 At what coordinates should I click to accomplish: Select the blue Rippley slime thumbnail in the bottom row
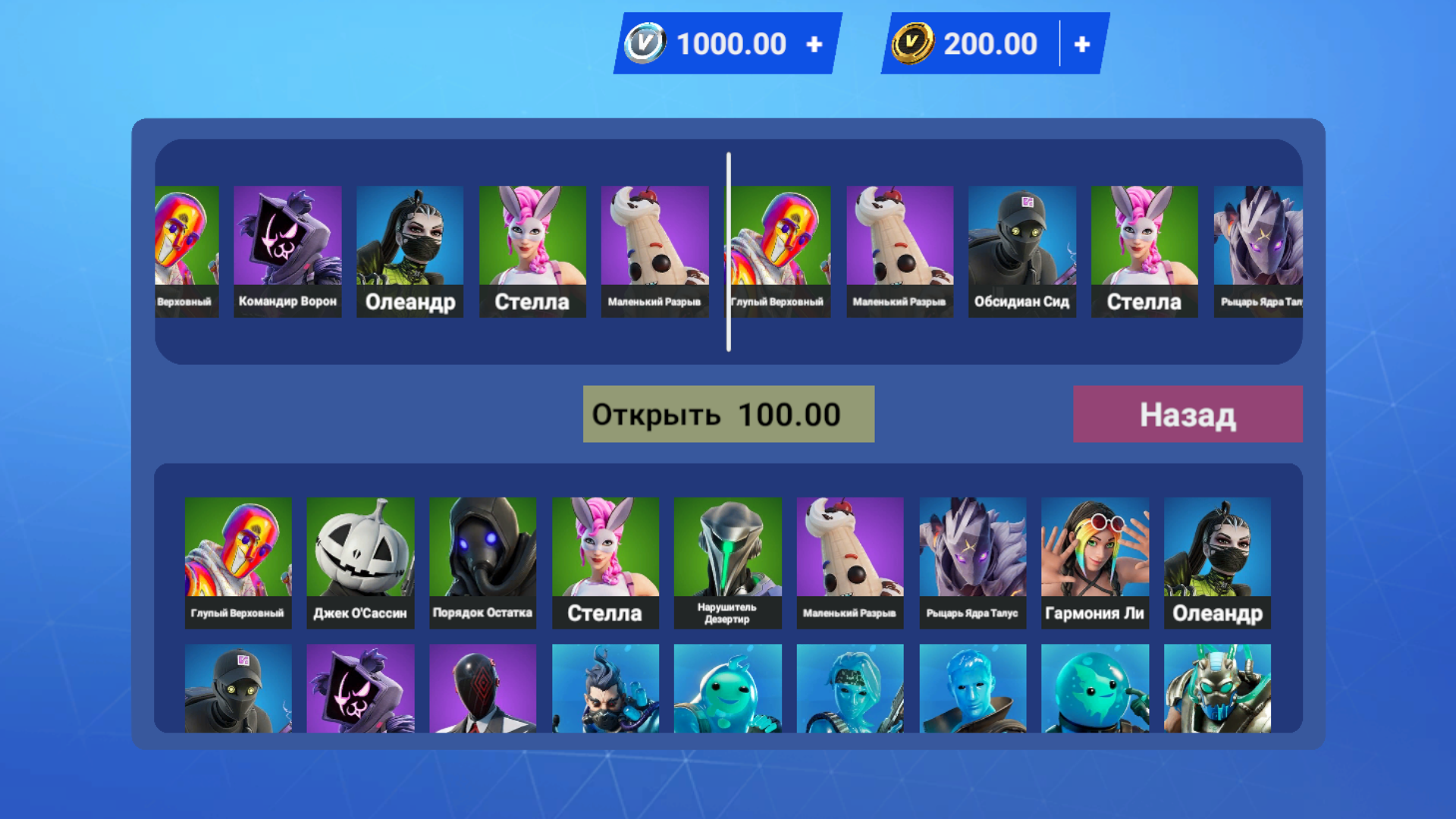tap(728, 690)
